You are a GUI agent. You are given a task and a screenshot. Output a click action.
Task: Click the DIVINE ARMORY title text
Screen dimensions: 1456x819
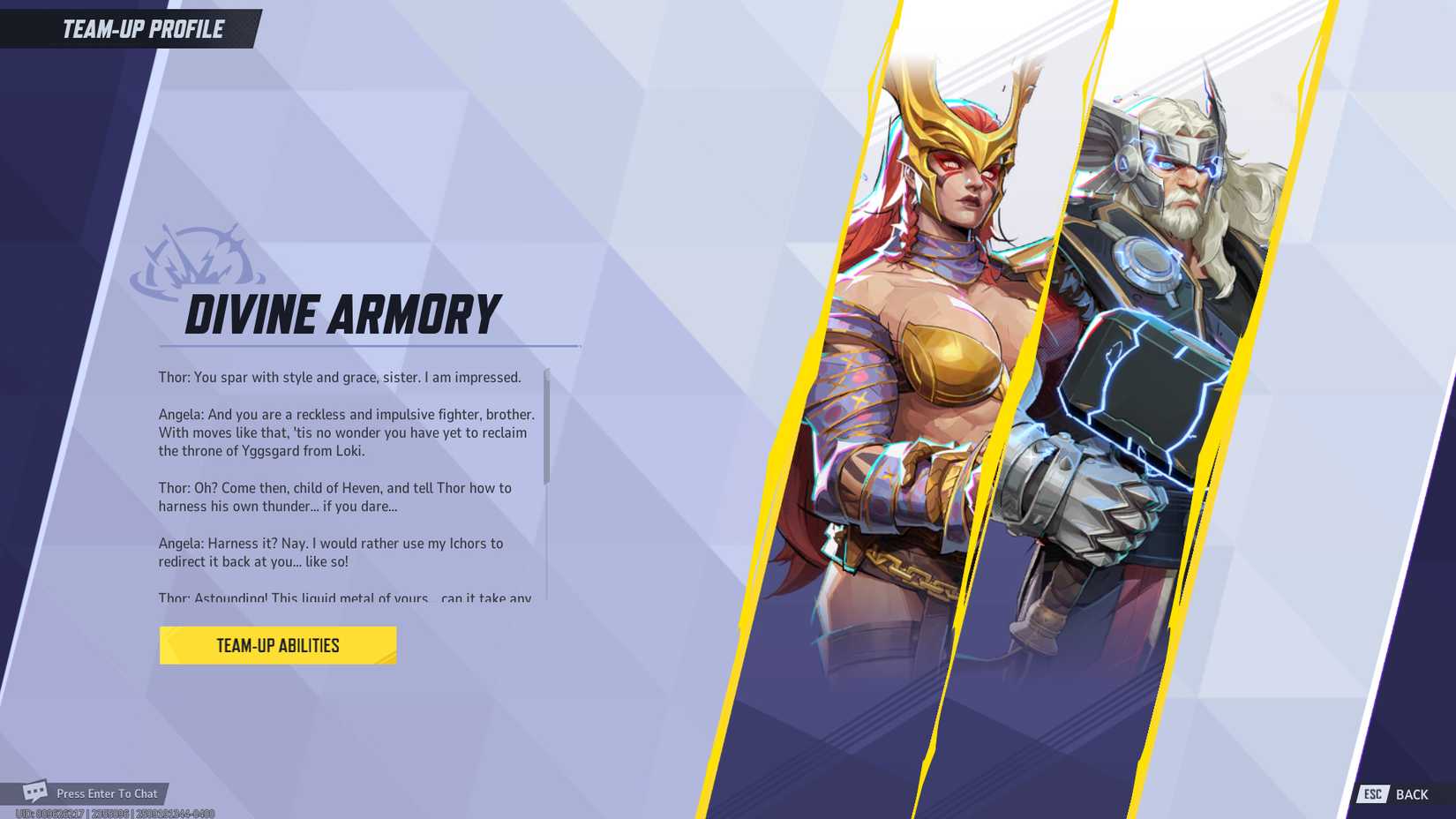click(x=342, y=311)
